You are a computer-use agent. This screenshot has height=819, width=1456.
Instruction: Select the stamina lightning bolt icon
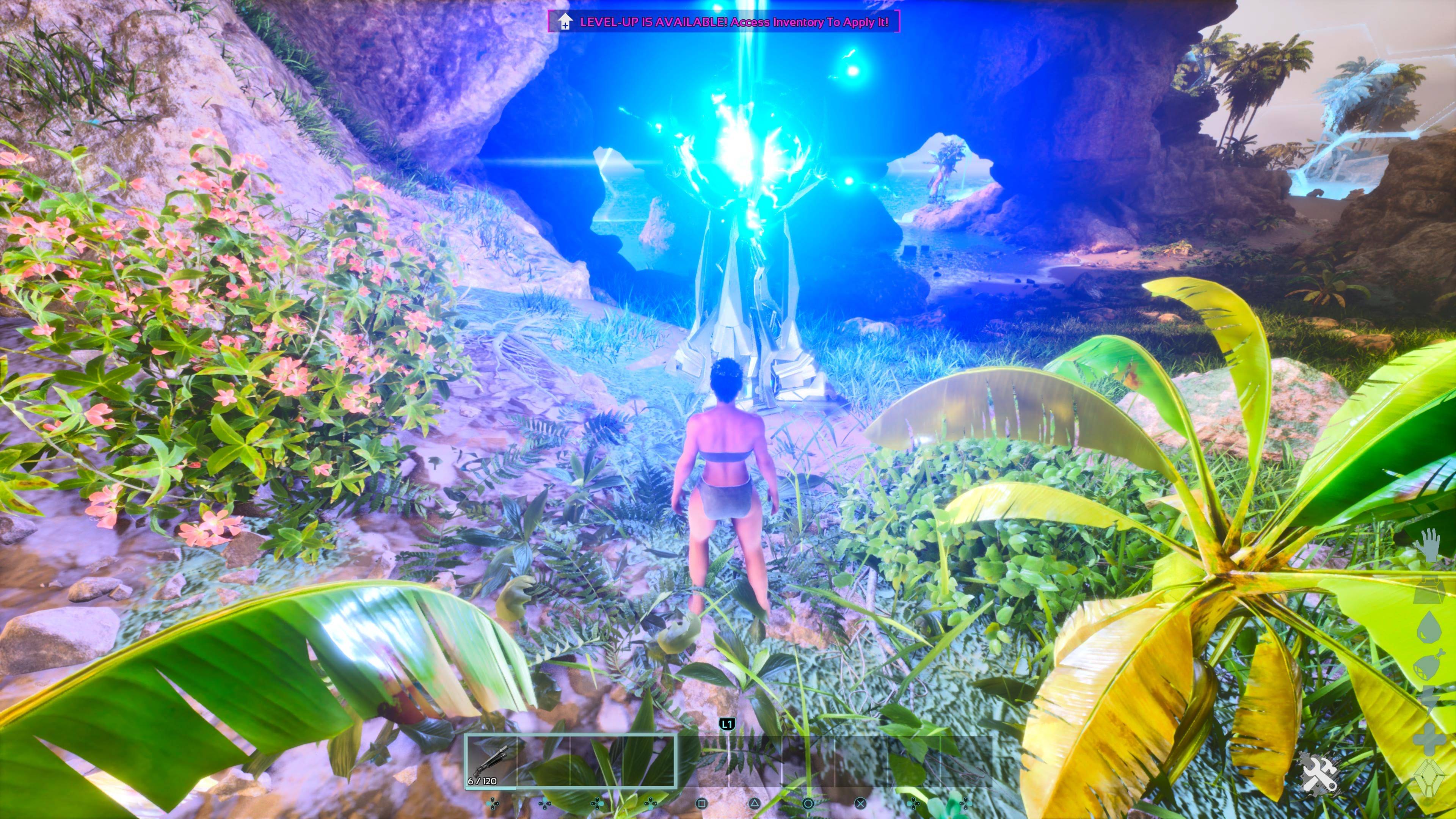pos(1429,700)
